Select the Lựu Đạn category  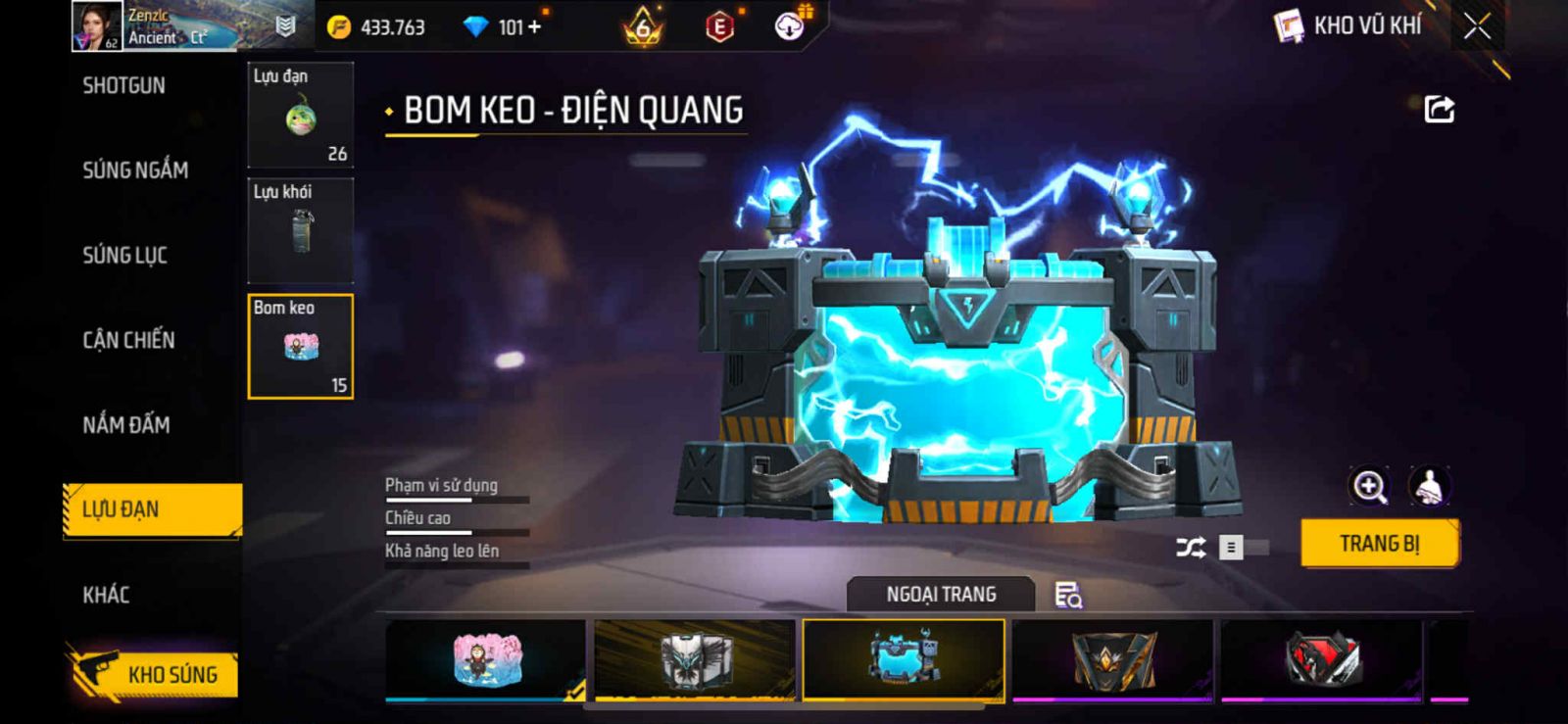tap(152, 509)
